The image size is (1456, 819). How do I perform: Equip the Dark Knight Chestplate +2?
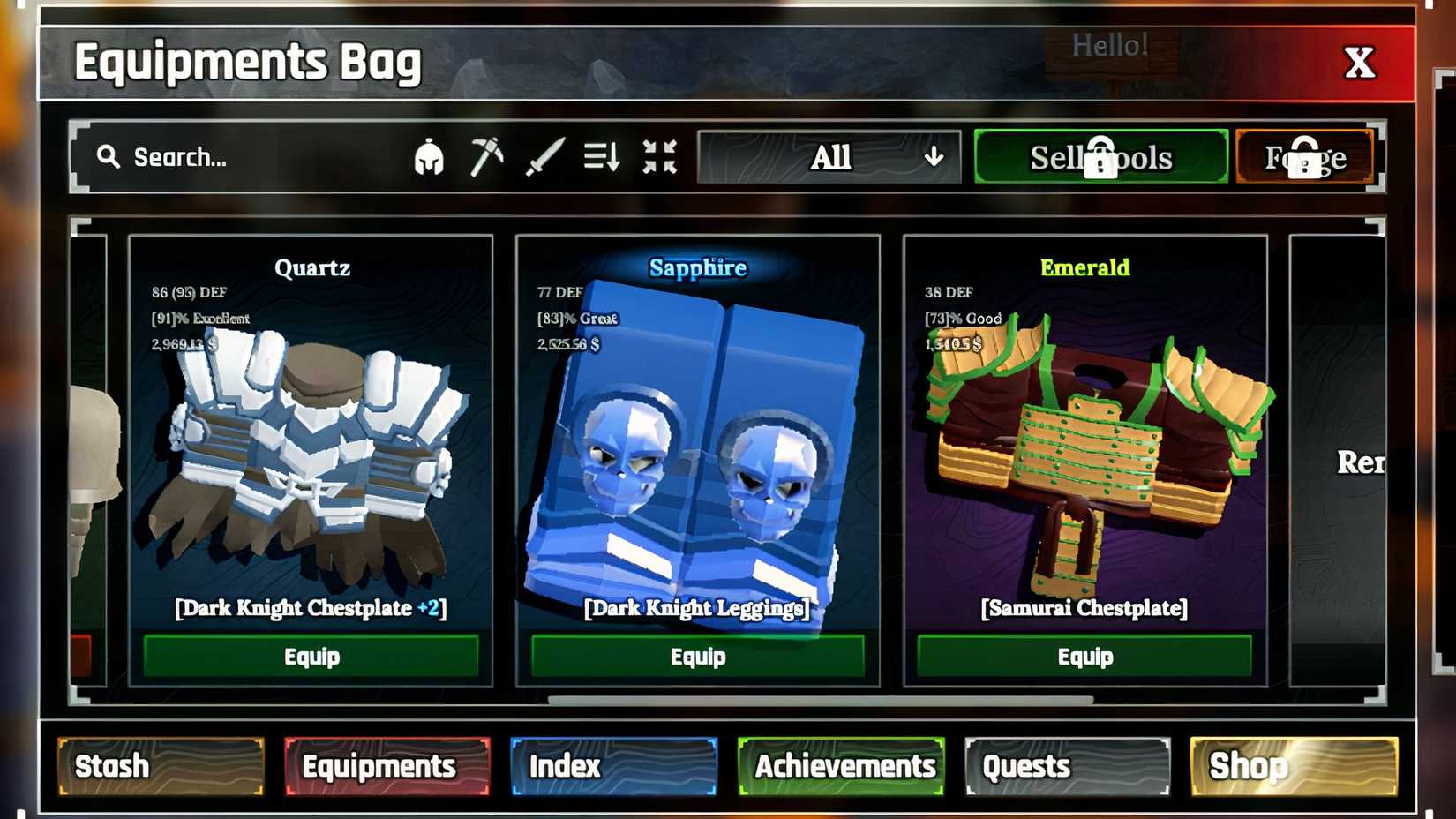coord(311,656)
